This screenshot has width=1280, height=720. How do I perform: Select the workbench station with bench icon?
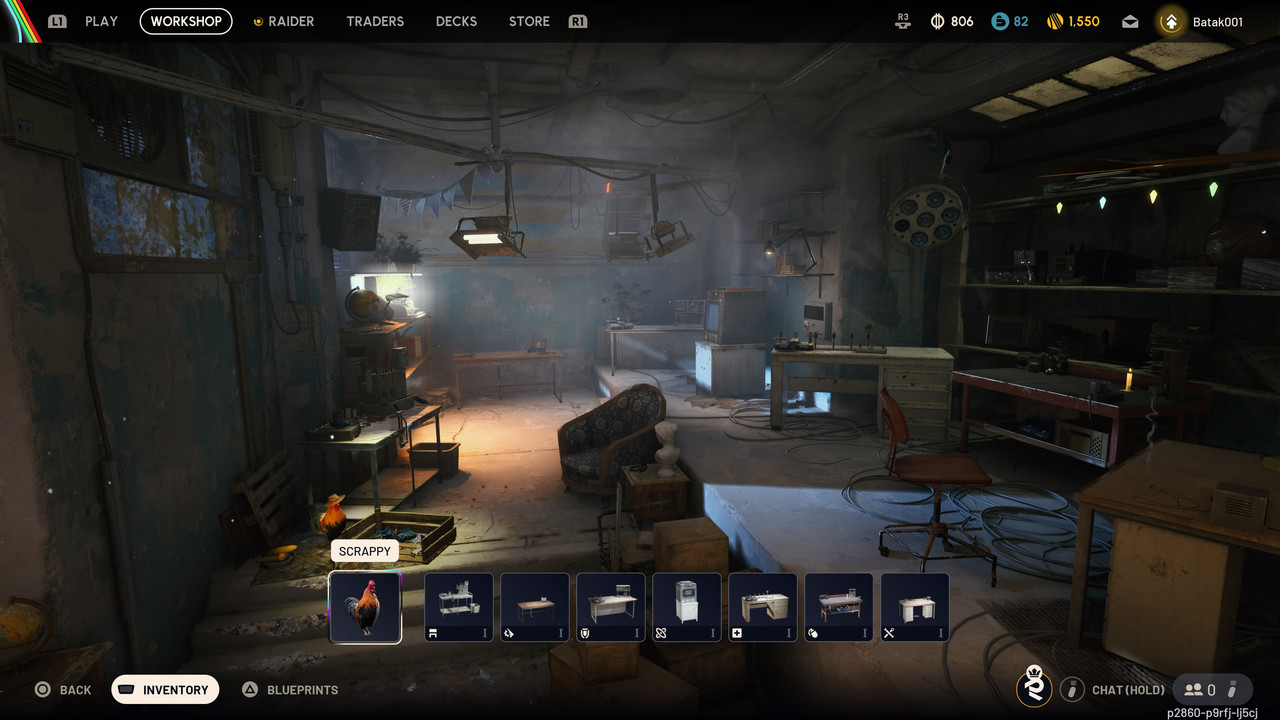point(459,607)
